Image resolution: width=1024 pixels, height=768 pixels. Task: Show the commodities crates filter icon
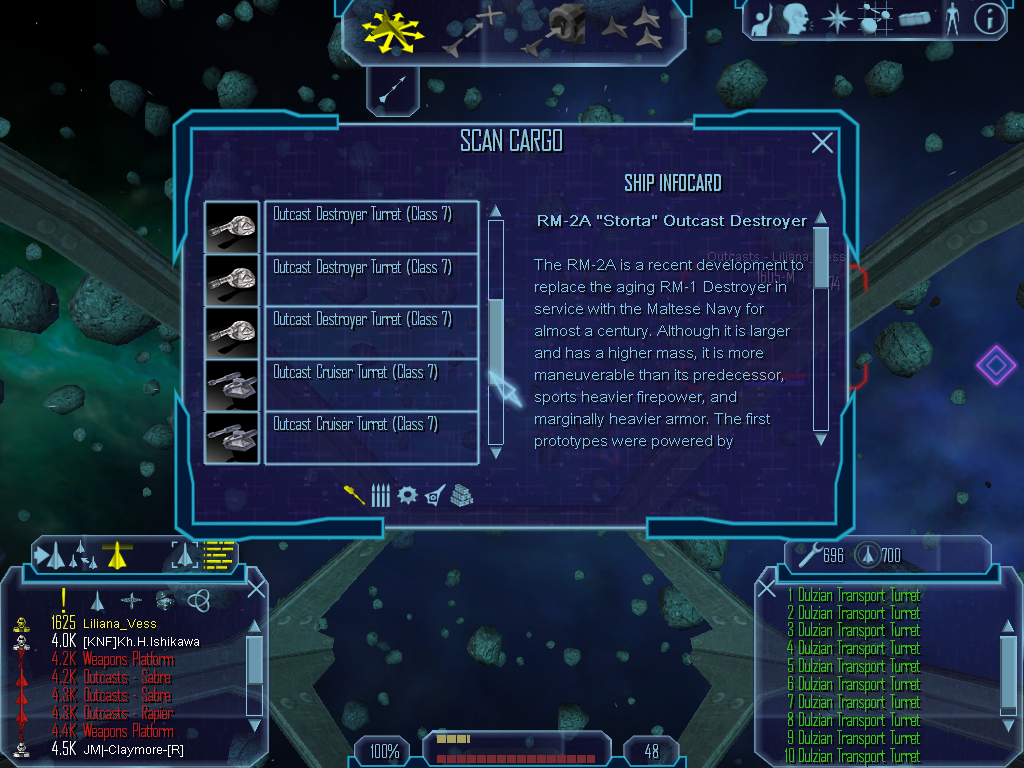(x=461, y=495)
